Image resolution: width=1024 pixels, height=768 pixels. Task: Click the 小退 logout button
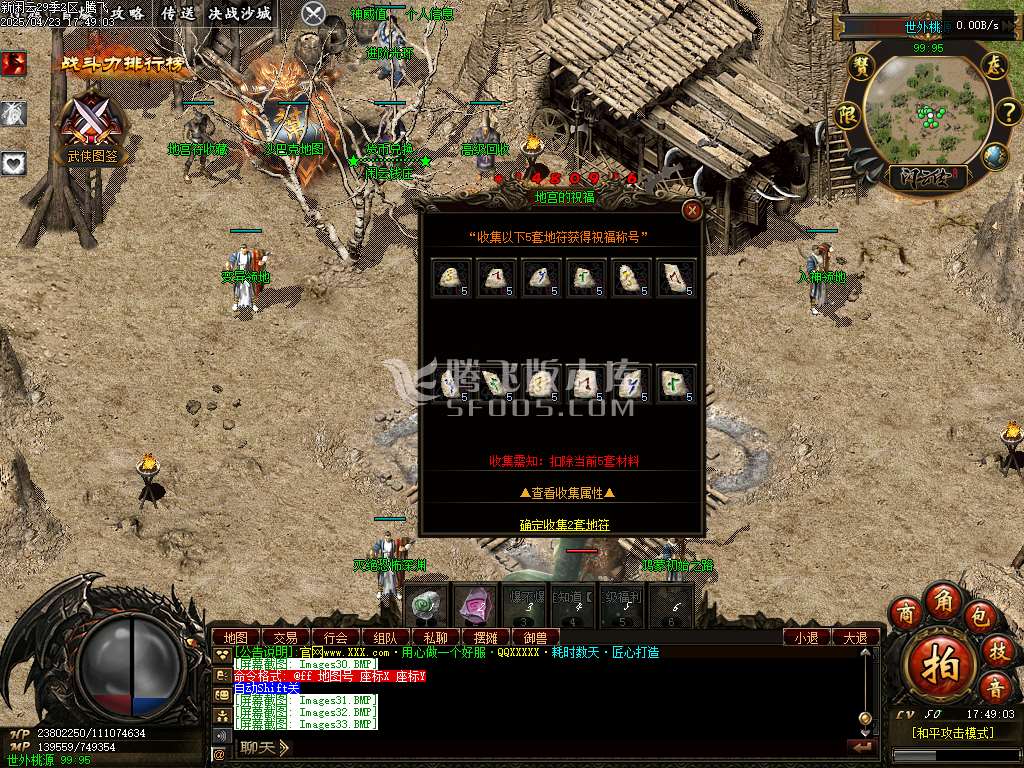[807, 637]
